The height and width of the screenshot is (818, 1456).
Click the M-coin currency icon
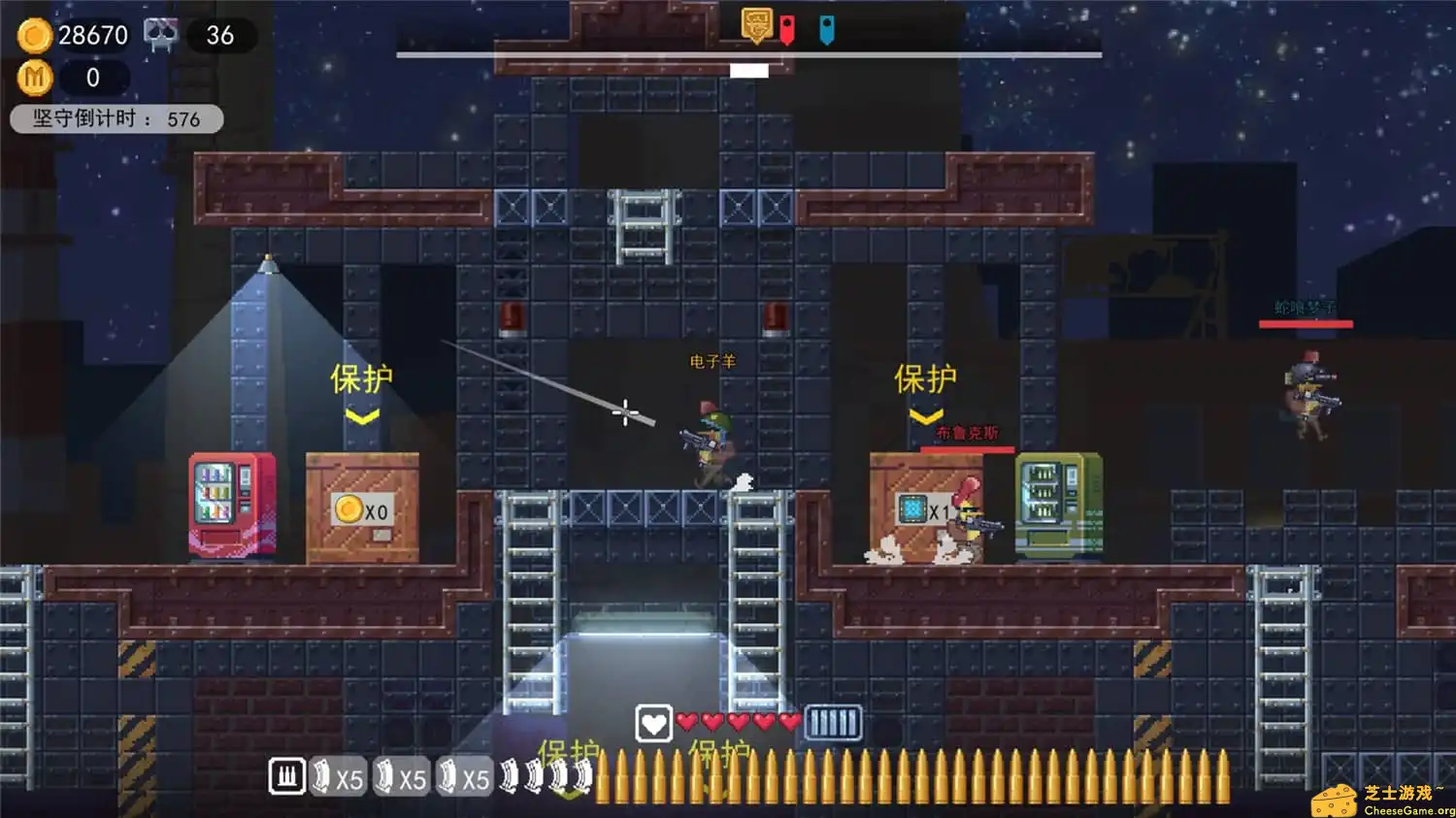35,78
